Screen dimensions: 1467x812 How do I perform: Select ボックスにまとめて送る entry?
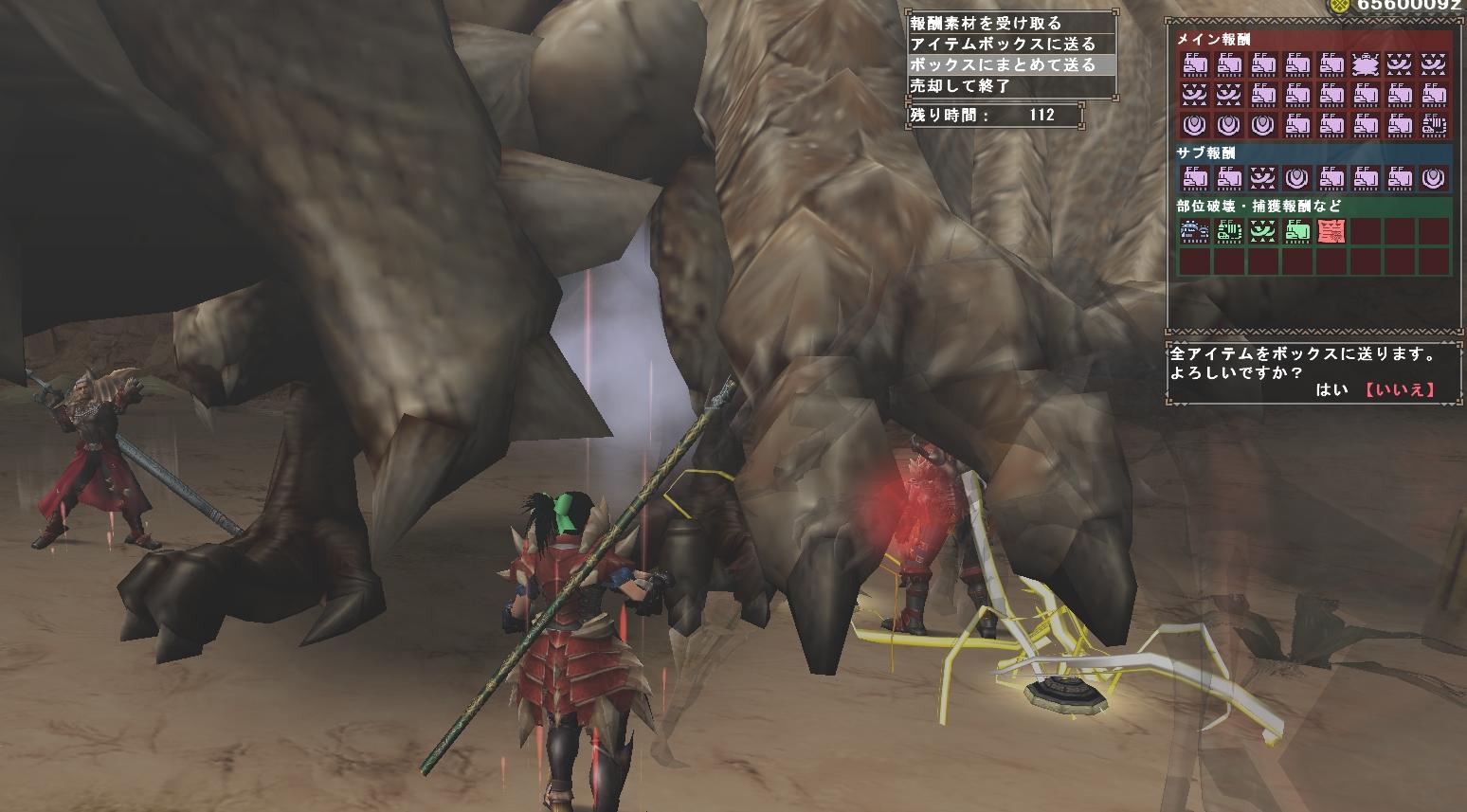[1002, 64]
